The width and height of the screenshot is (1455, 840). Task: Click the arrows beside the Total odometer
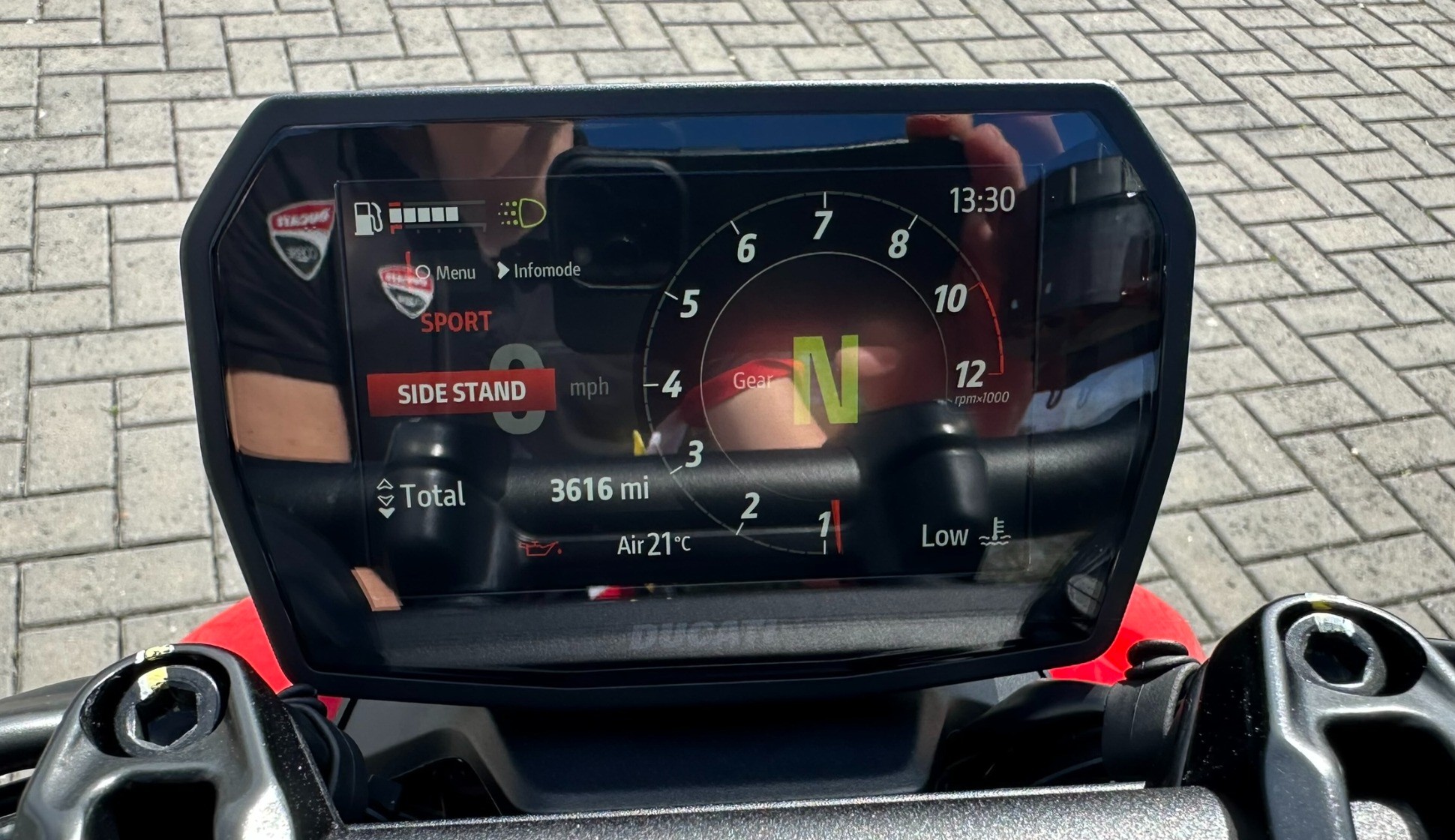385,497
